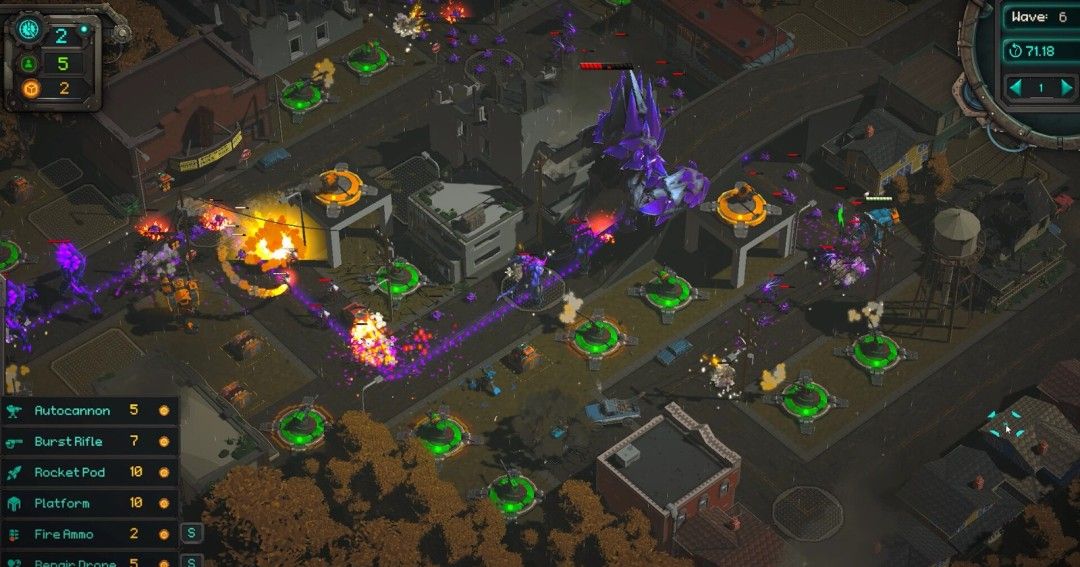This screenshot has width=1080, height=567.
Task: Click the cyan gear emblem in resource panel
Action: click(28, 29)
